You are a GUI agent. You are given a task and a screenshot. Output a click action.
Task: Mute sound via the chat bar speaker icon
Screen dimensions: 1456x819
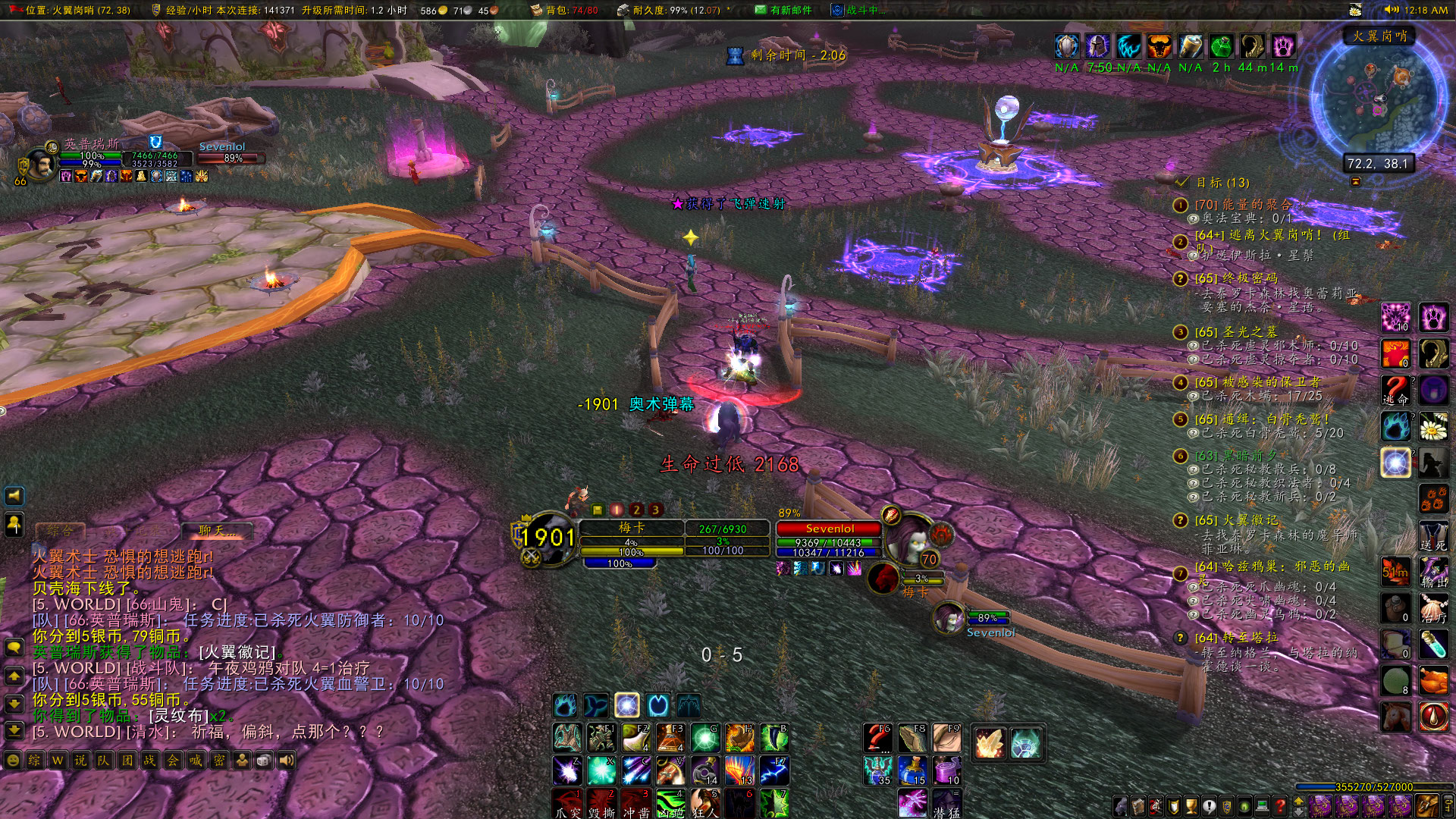pos(287,759)
